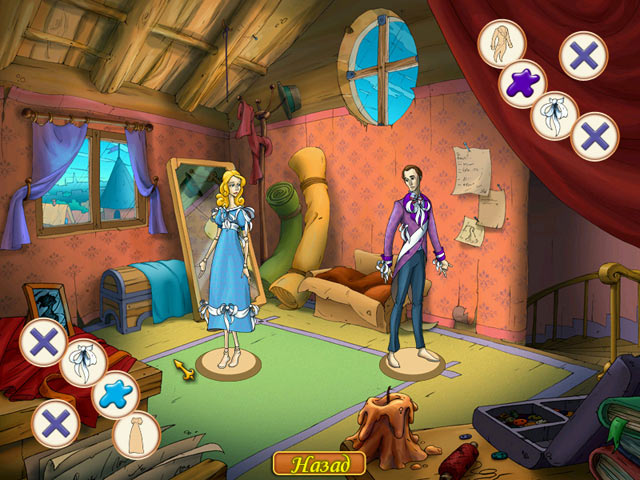This screenshot has width=640, height=480.
Task: Select the dress outfit icon
Action: (135, 433)
